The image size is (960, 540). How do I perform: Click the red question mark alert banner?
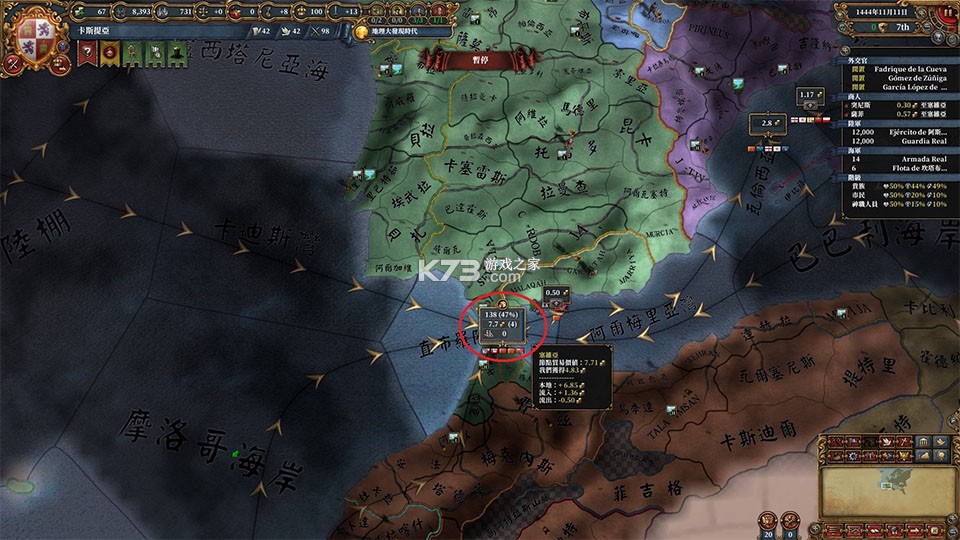click(x=87, y=53)
